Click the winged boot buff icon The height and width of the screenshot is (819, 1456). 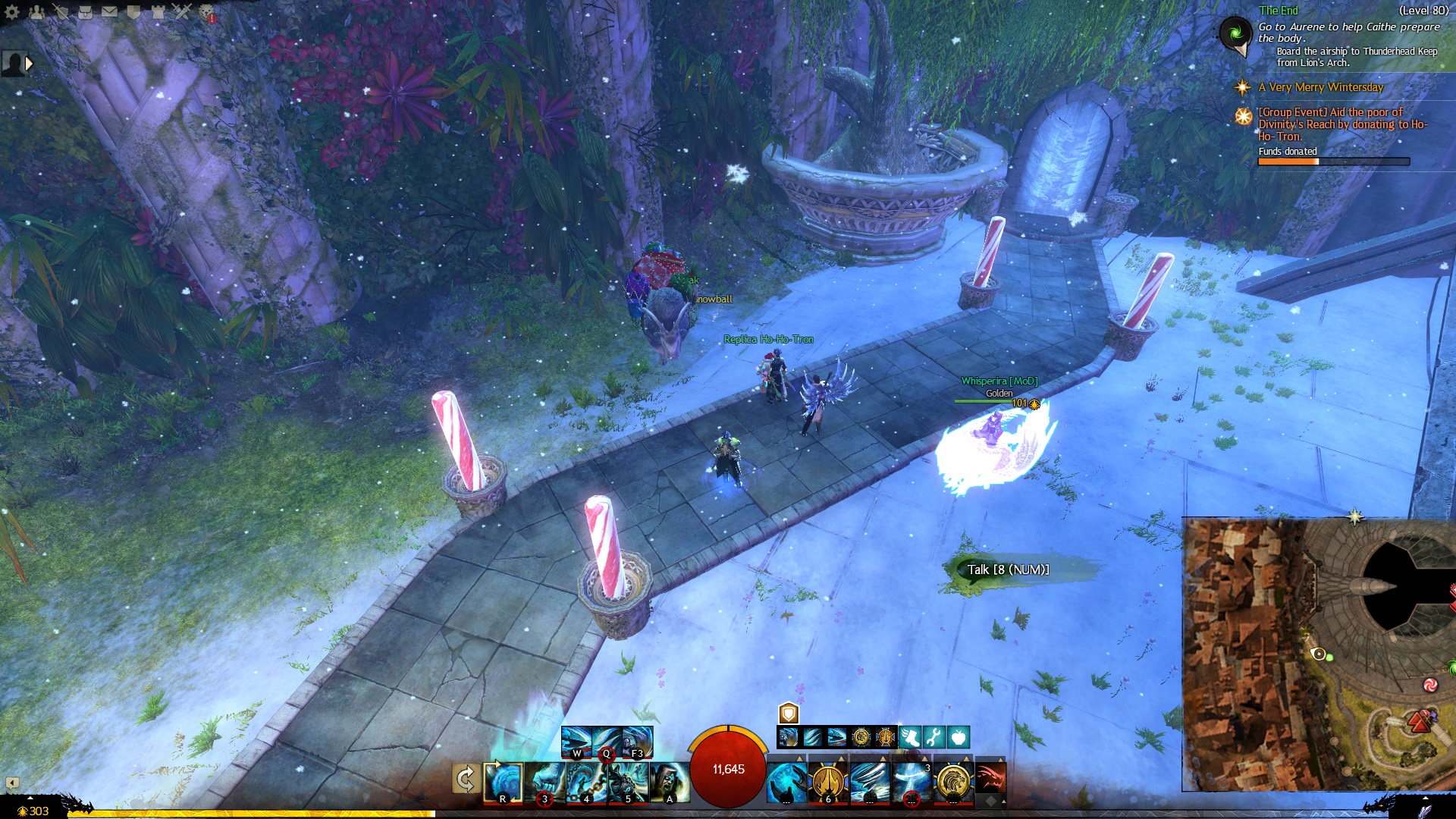point(910,736)
